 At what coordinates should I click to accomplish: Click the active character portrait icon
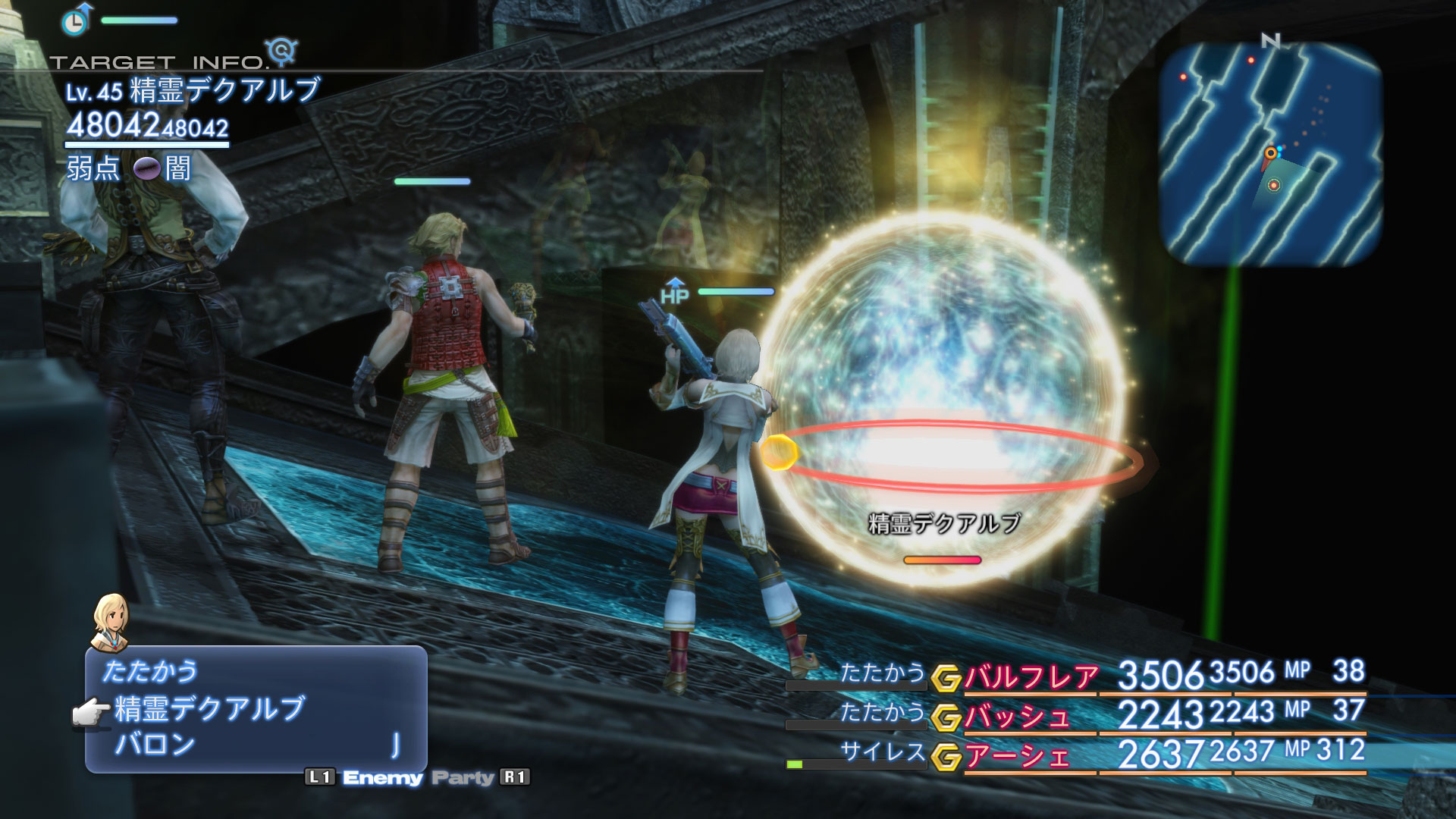[109, 623]
